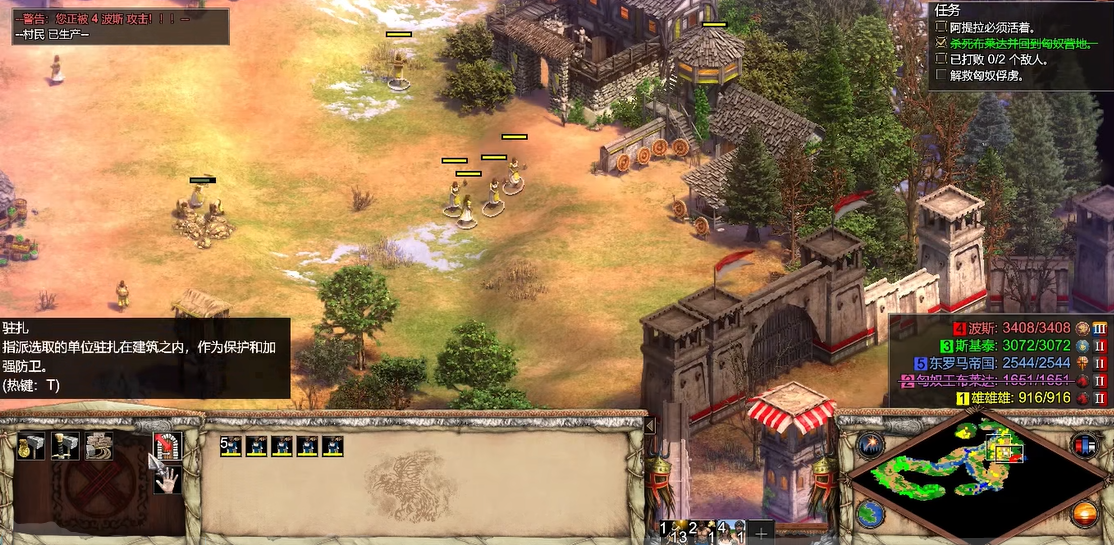Activate the Garrison command with red arrow
1114x545 pixels.
pyautogui.click(x=165, y=445)
